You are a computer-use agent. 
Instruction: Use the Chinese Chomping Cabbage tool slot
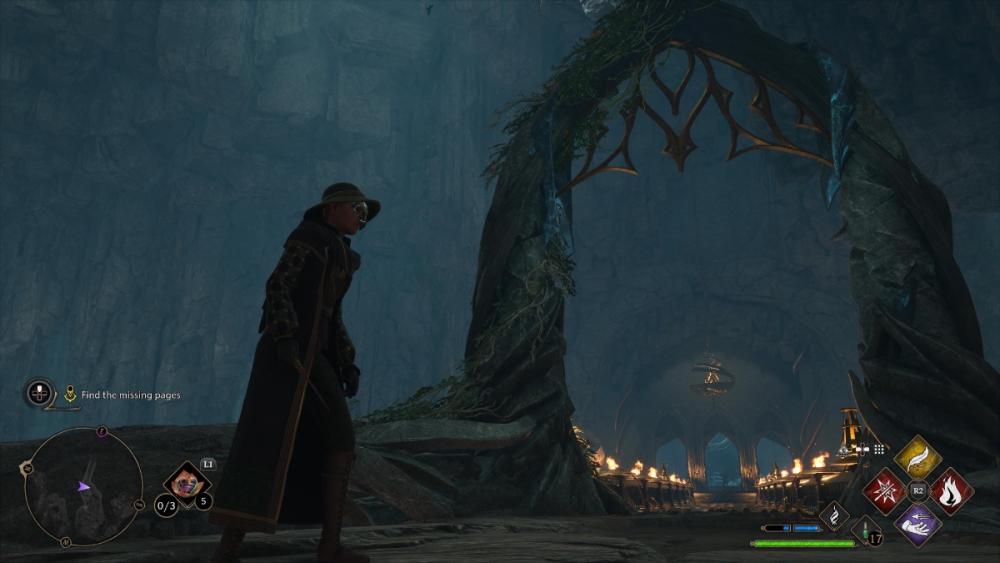184,482
